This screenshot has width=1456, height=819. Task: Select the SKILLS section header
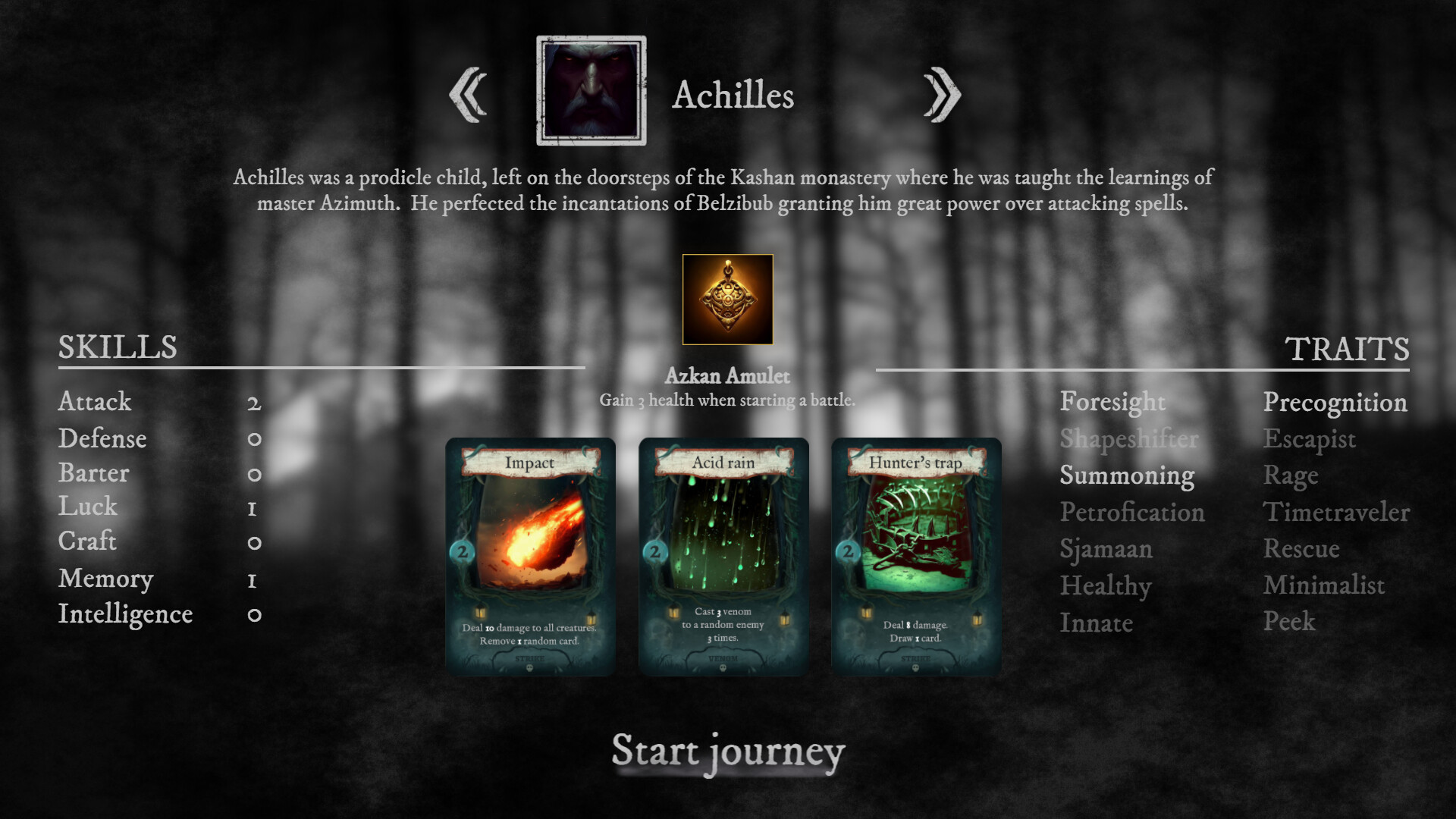click(x=118, y=348)
